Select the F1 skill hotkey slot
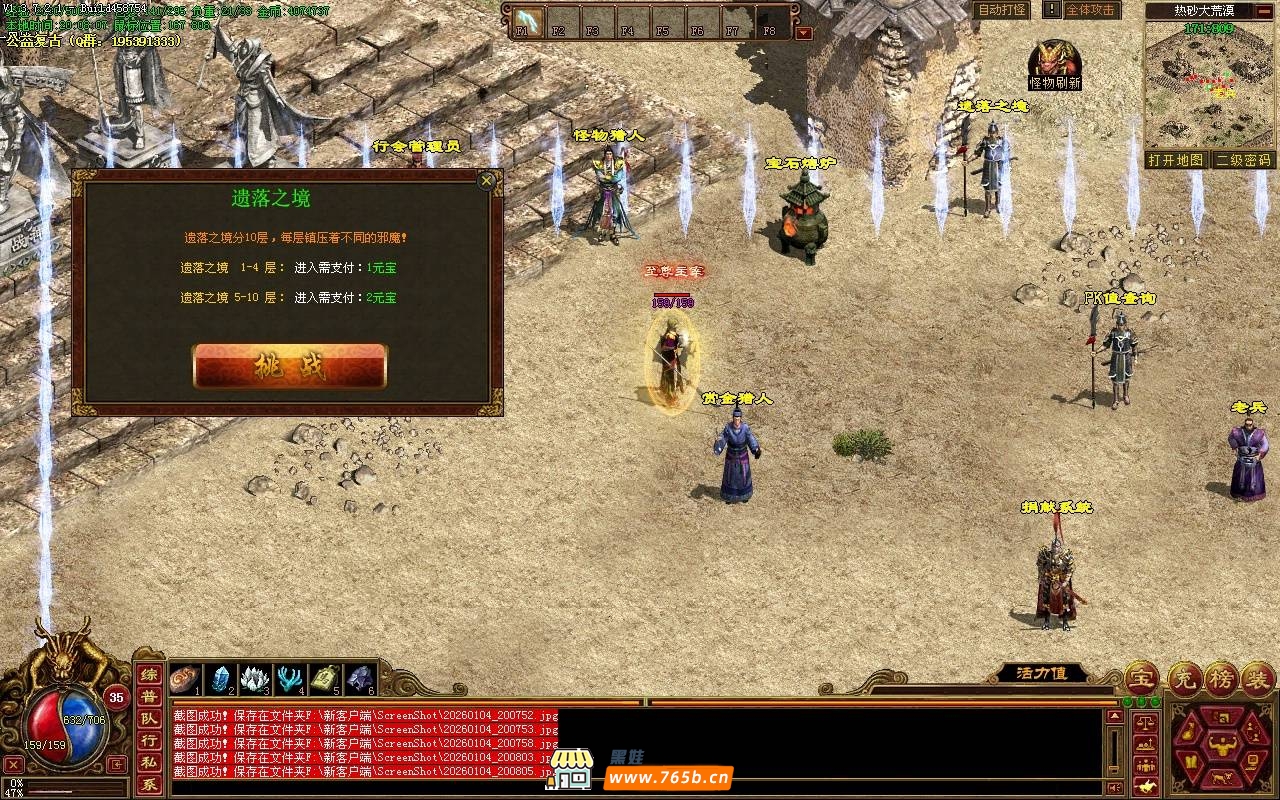This screenshot has width=1280, height=800. click(x=523, y=20)
